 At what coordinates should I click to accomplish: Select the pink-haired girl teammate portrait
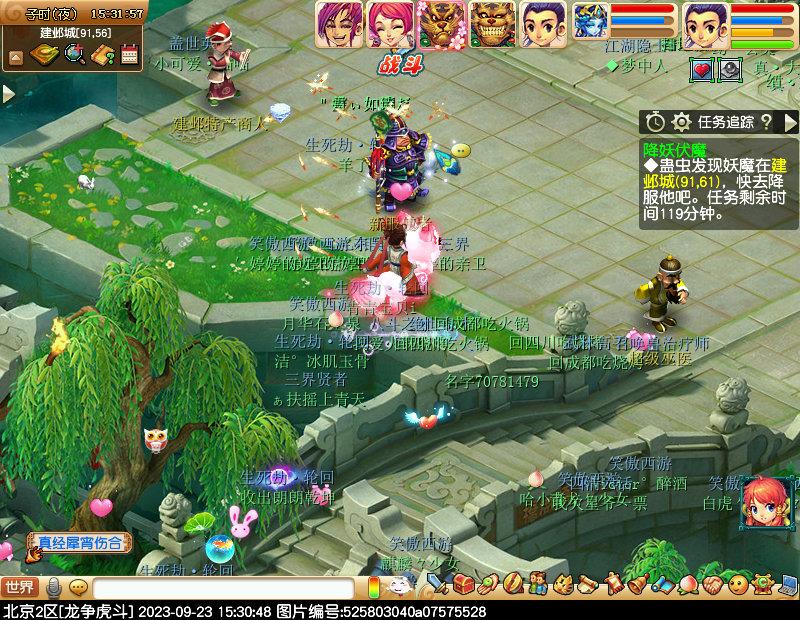tap(390, 24)
